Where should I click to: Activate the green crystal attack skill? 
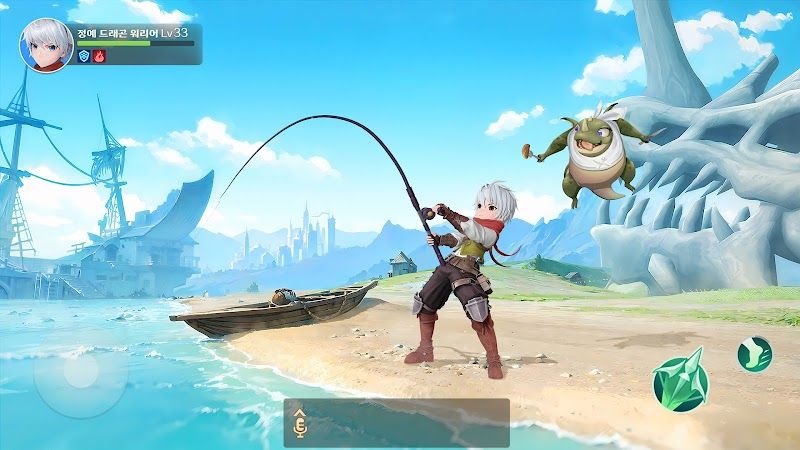pyautogui.click(x=680, y=381)
